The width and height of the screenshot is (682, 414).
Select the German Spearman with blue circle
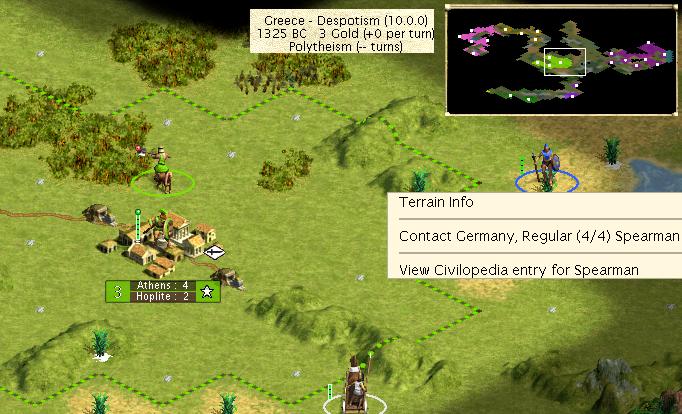545,170
